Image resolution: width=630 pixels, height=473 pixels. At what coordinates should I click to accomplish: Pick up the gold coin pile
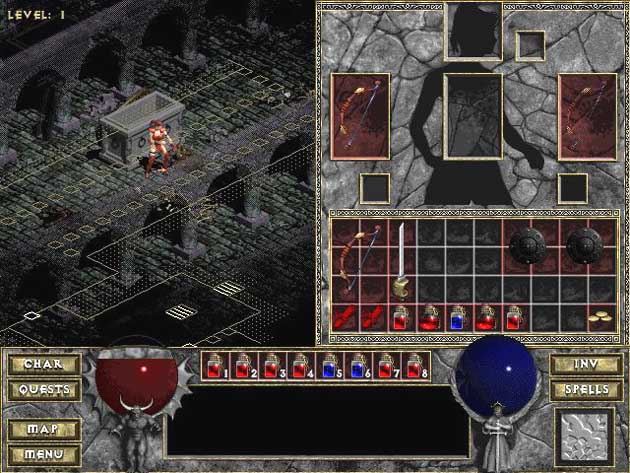(601, 318)
